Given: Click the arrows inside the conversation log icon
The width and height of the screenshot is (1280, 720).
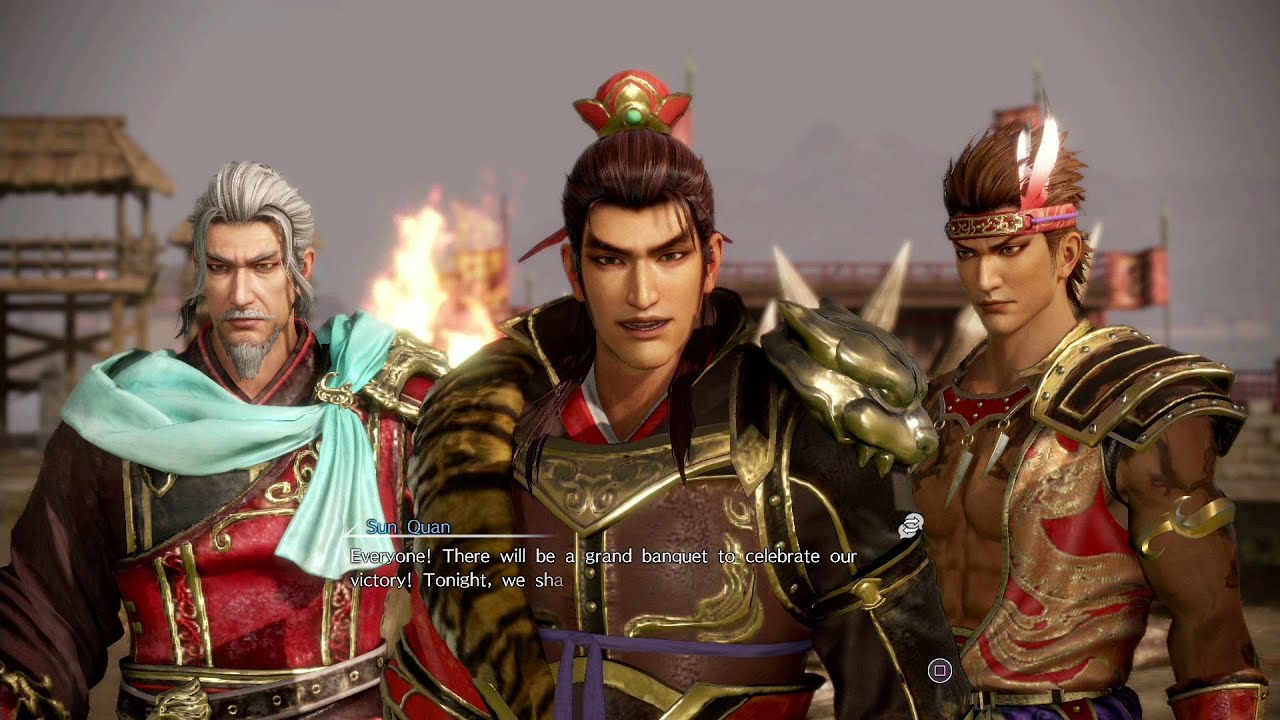Looking at the screenshot, I should (910, 525).
